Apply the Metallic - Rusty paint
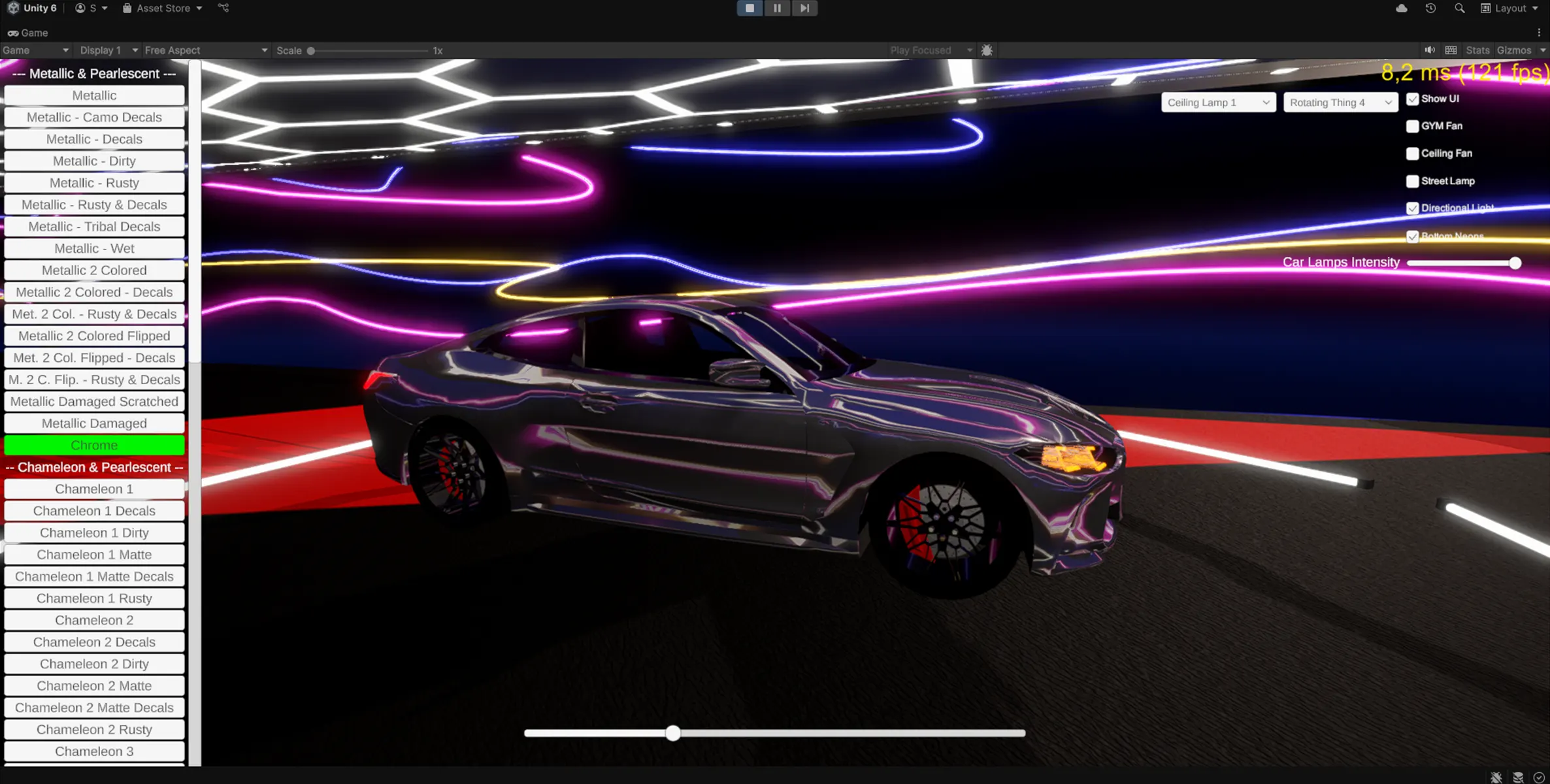The image size is (1550, 784). pyautogui.click(x=94, y=183)
